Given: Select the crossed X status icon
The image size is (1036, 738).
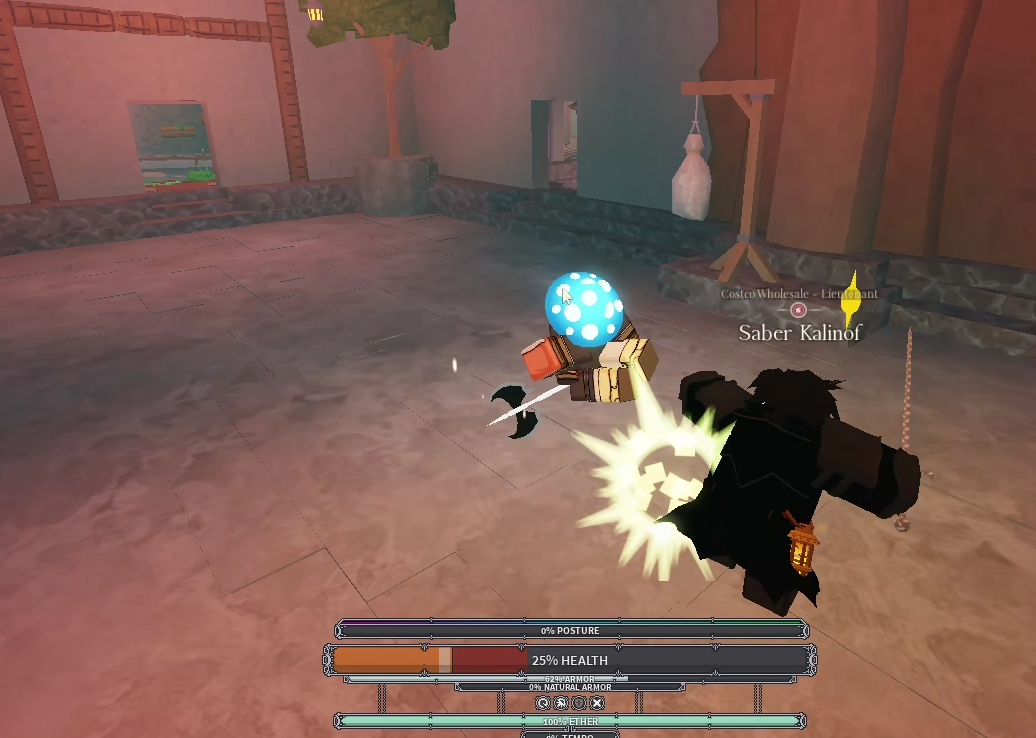Looking at the screenshot, I should (597, 703).
